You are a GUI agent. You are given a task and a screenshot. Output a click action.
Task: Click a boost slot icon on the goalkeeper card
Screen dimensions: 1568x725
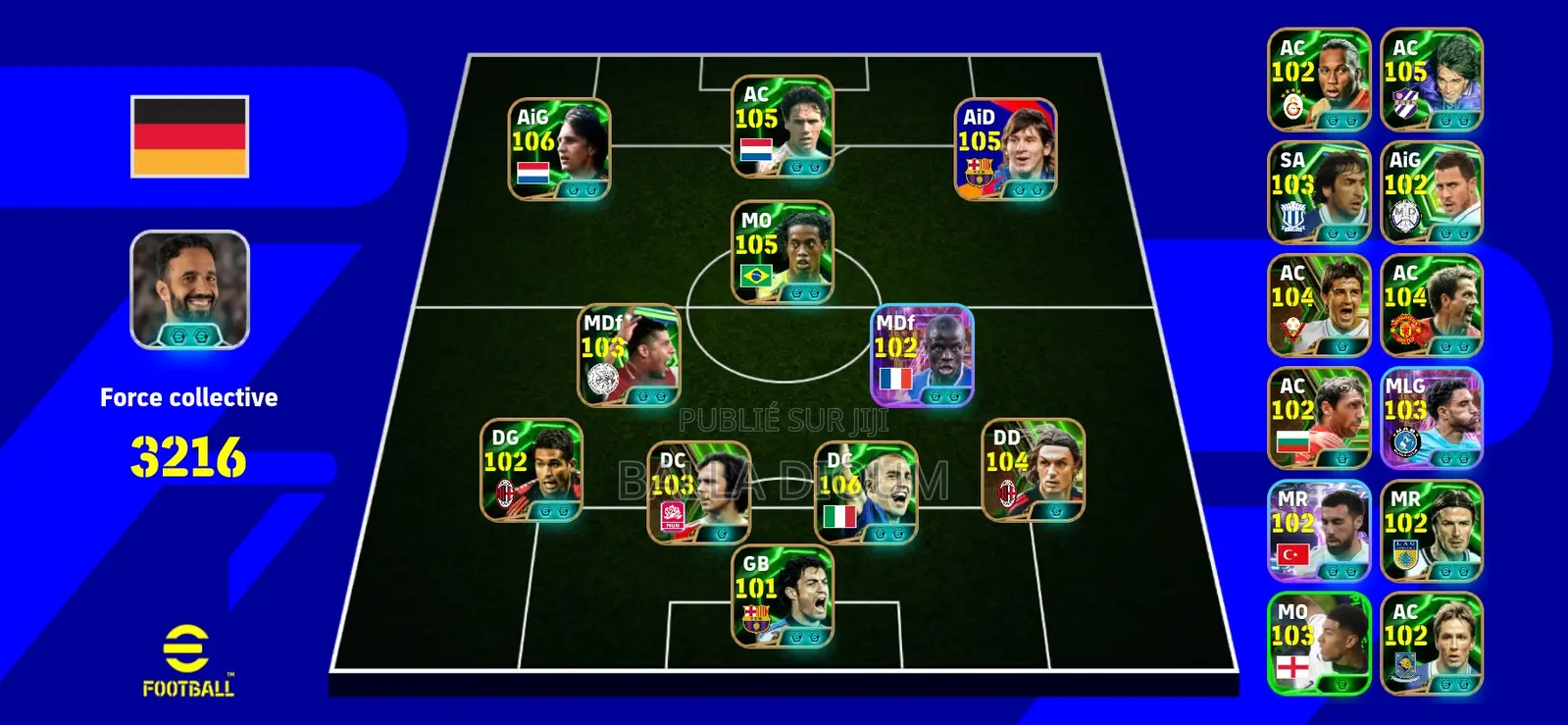[x=796, y=635]
